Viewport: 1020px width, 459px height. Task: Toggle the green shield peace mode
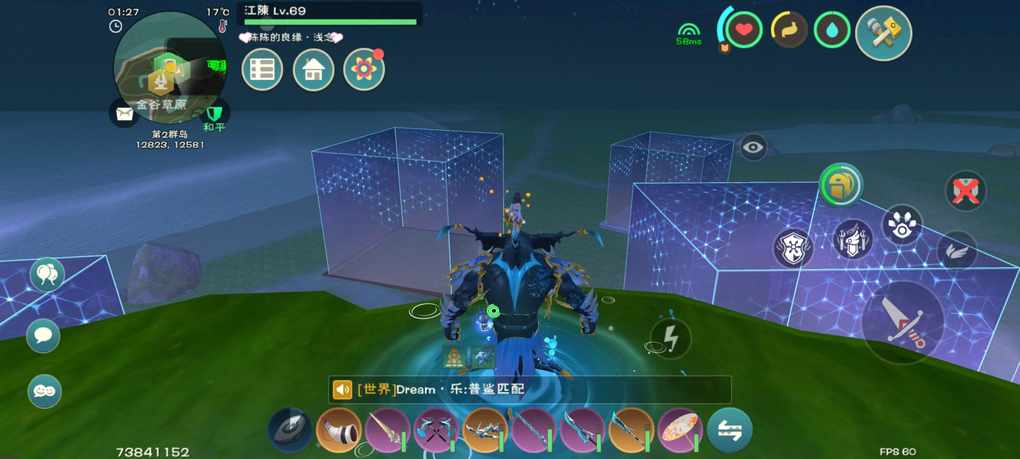pos(214,112)
